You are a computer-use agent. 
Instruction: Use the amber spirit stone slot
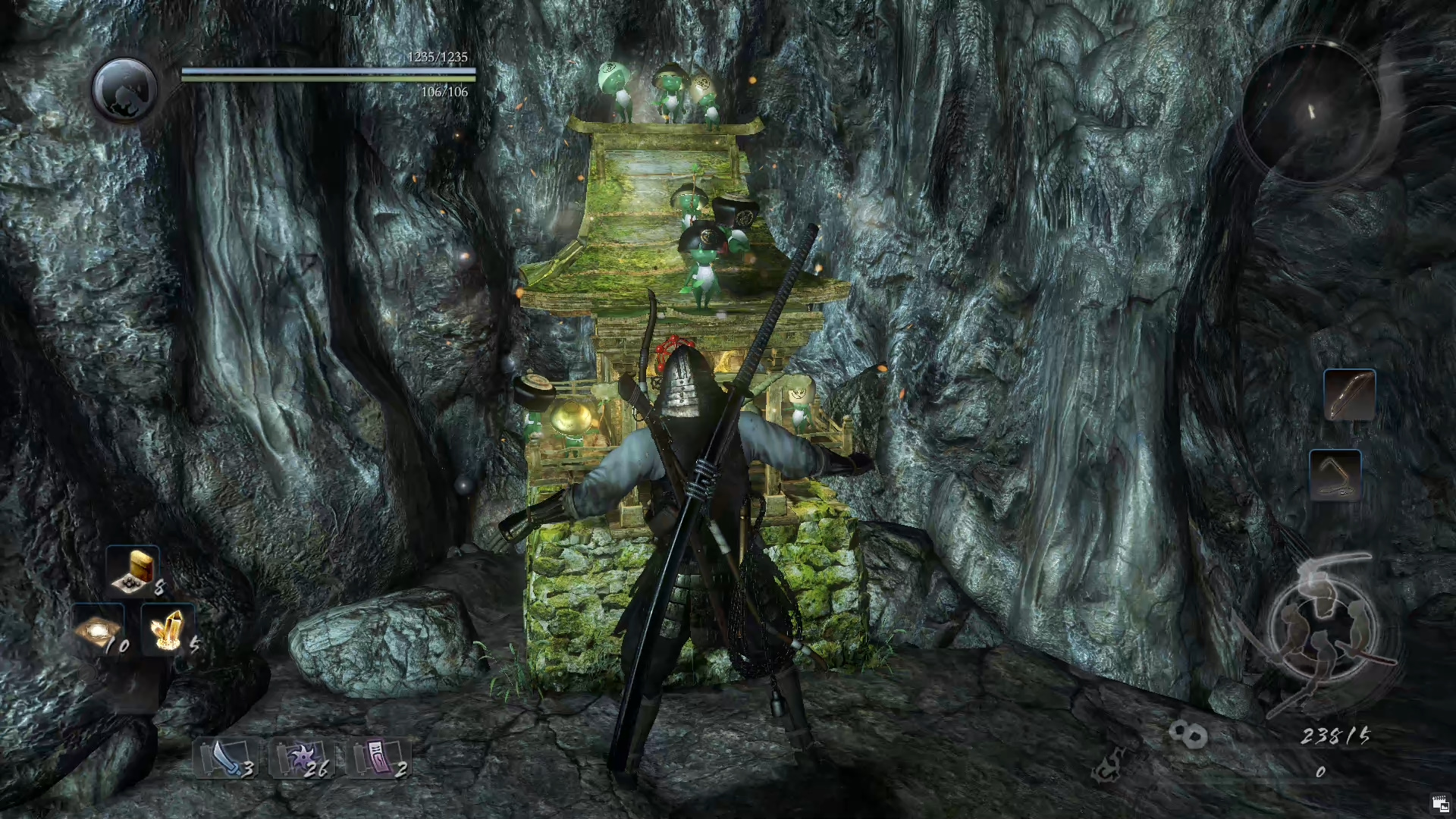pos(167,629)
